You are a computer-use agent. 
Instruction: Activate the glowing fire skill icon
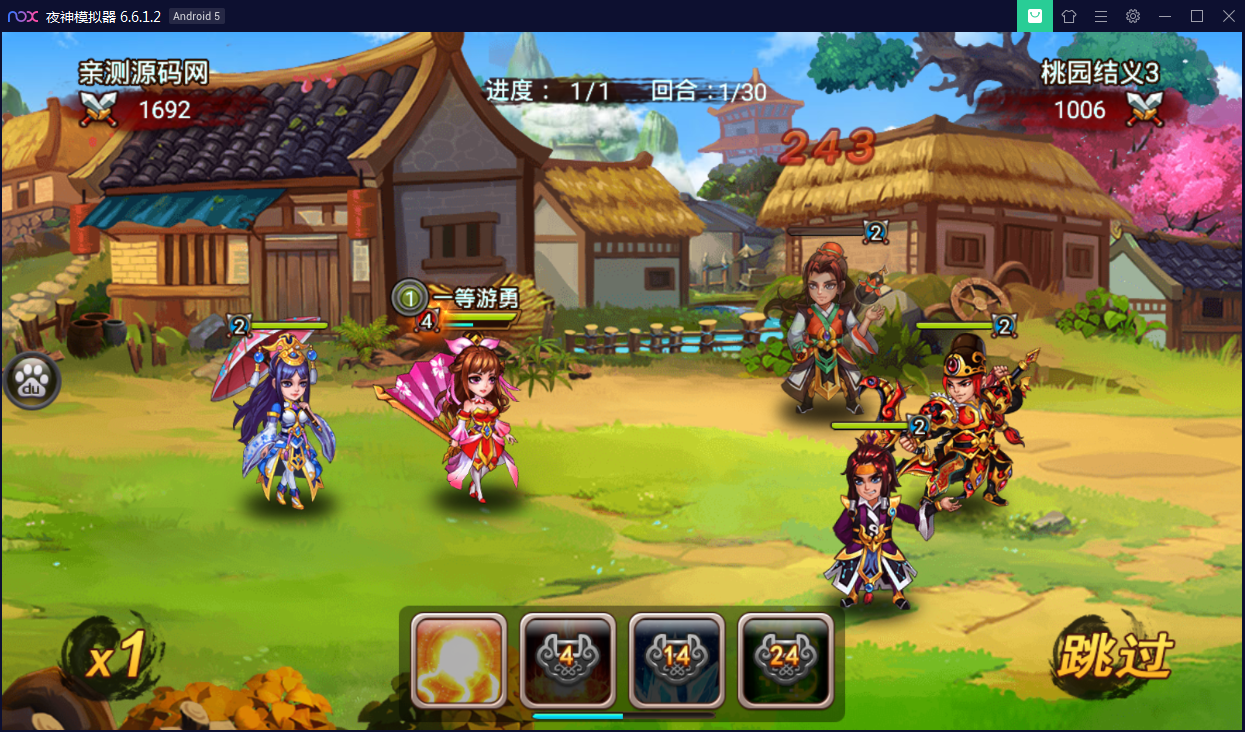pos(459,659)
